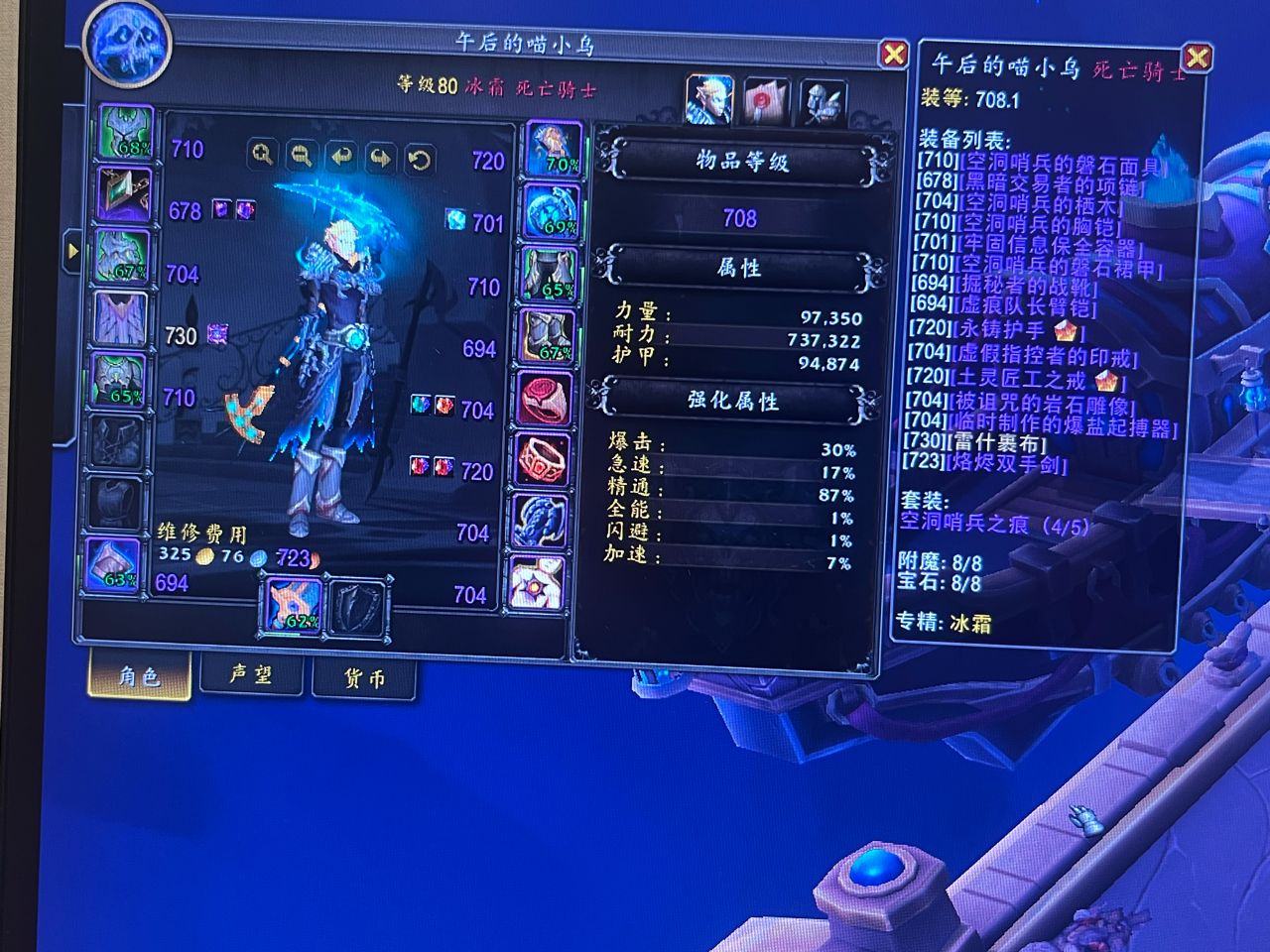Reset the model view with the circular reset icon
This screenshot has height=952, width=1270.
click(417, 155)
